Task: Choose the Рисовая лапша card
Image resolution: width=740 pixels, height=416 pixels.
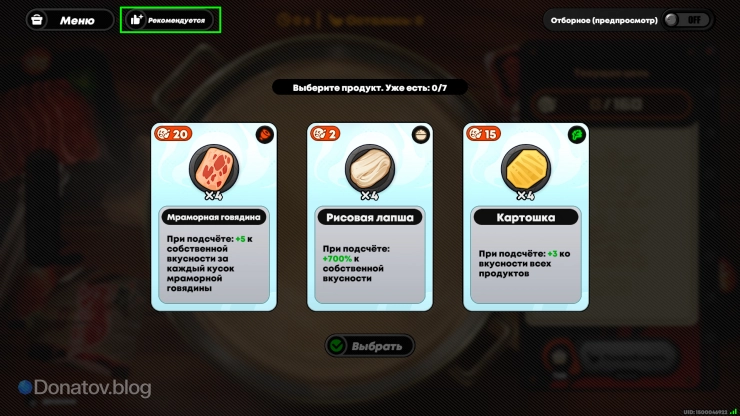Action: [370, 215]
